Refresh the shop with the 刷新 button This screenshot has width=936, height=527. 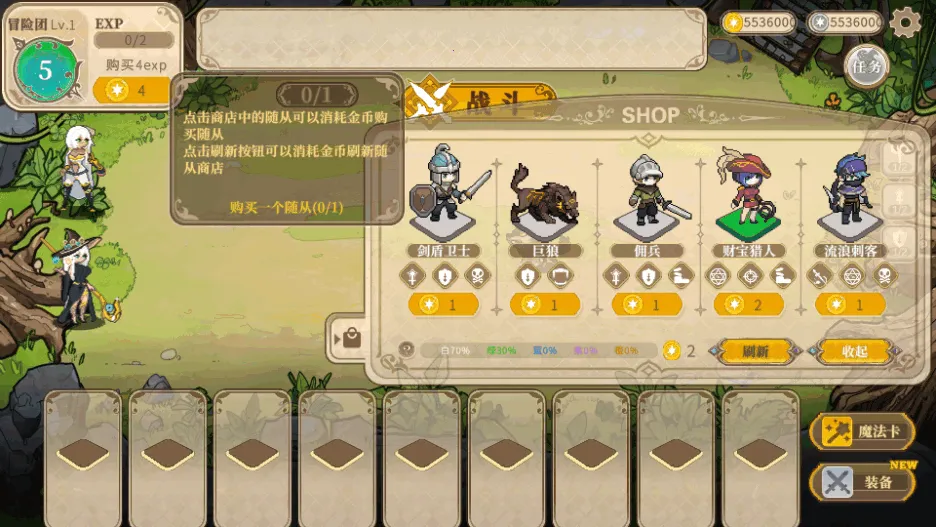(756, 351)
